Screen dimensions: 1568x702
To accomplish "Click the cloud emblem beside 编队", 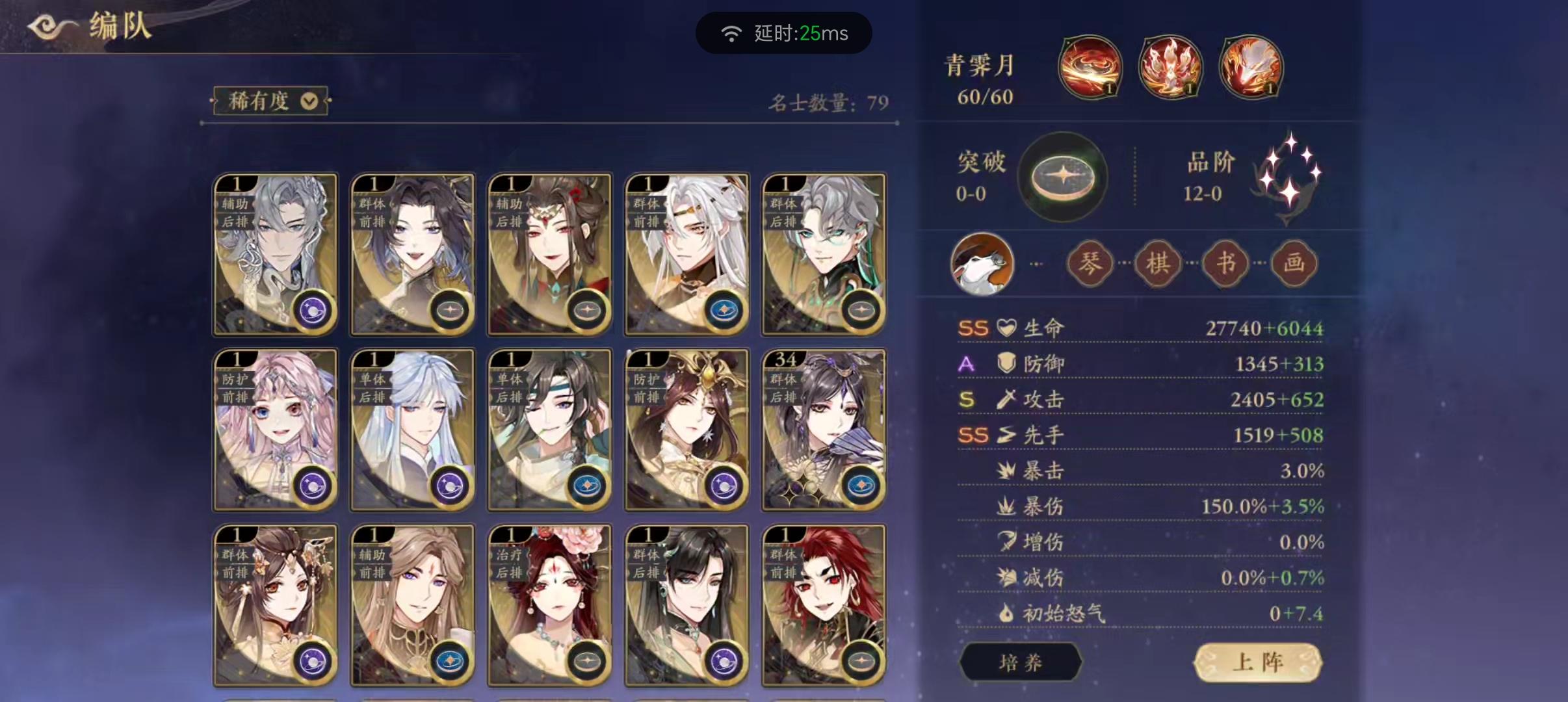I will (44, 25).
